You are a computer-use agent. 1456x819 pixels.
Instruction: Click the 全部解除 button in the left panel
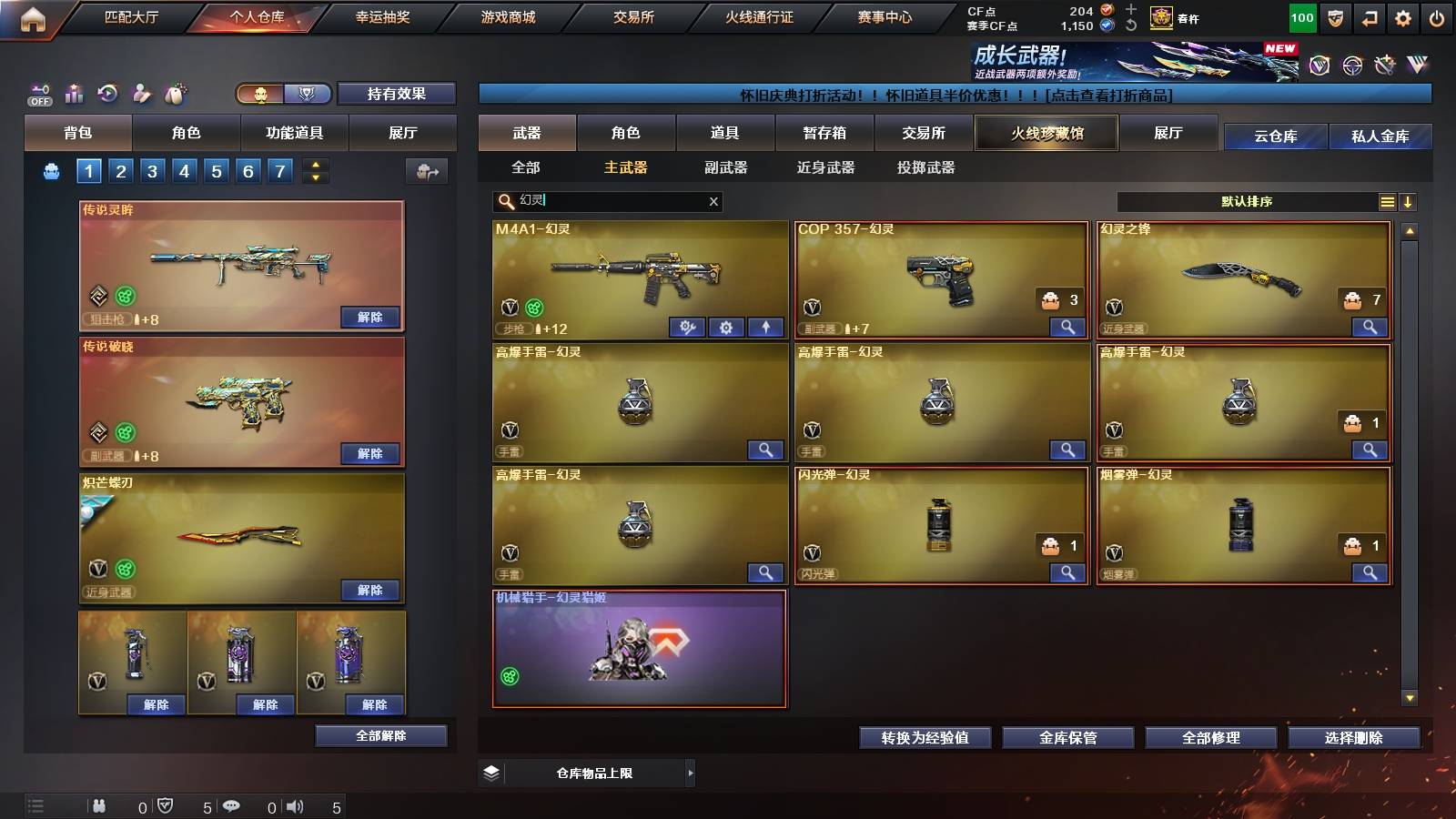pyautogui.click(x=380, y=735)
